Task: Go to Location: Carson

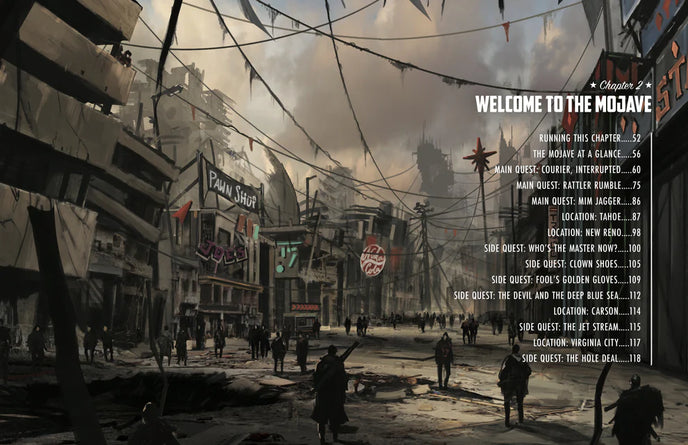Action: click(598, 311)
